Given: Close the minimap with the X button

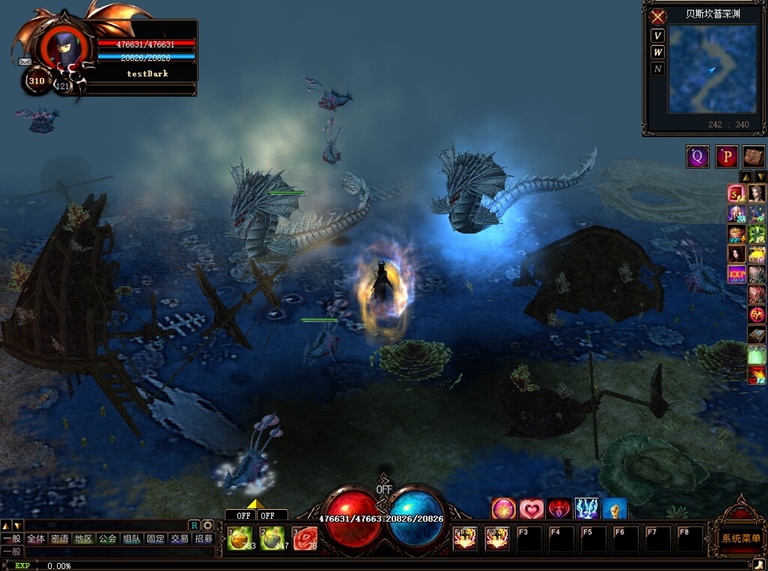Looking at the screenshot, I should point(658,17).
